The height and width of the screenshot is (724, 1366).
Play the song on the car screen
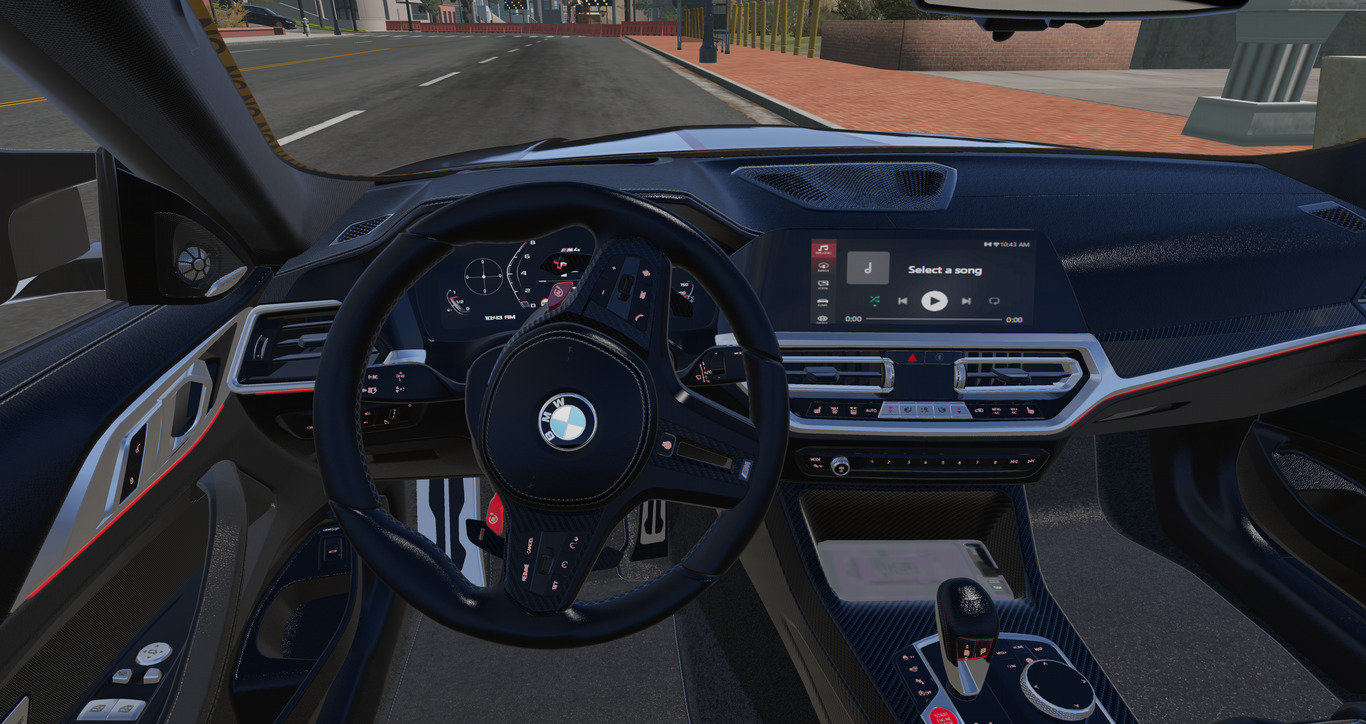934,300
